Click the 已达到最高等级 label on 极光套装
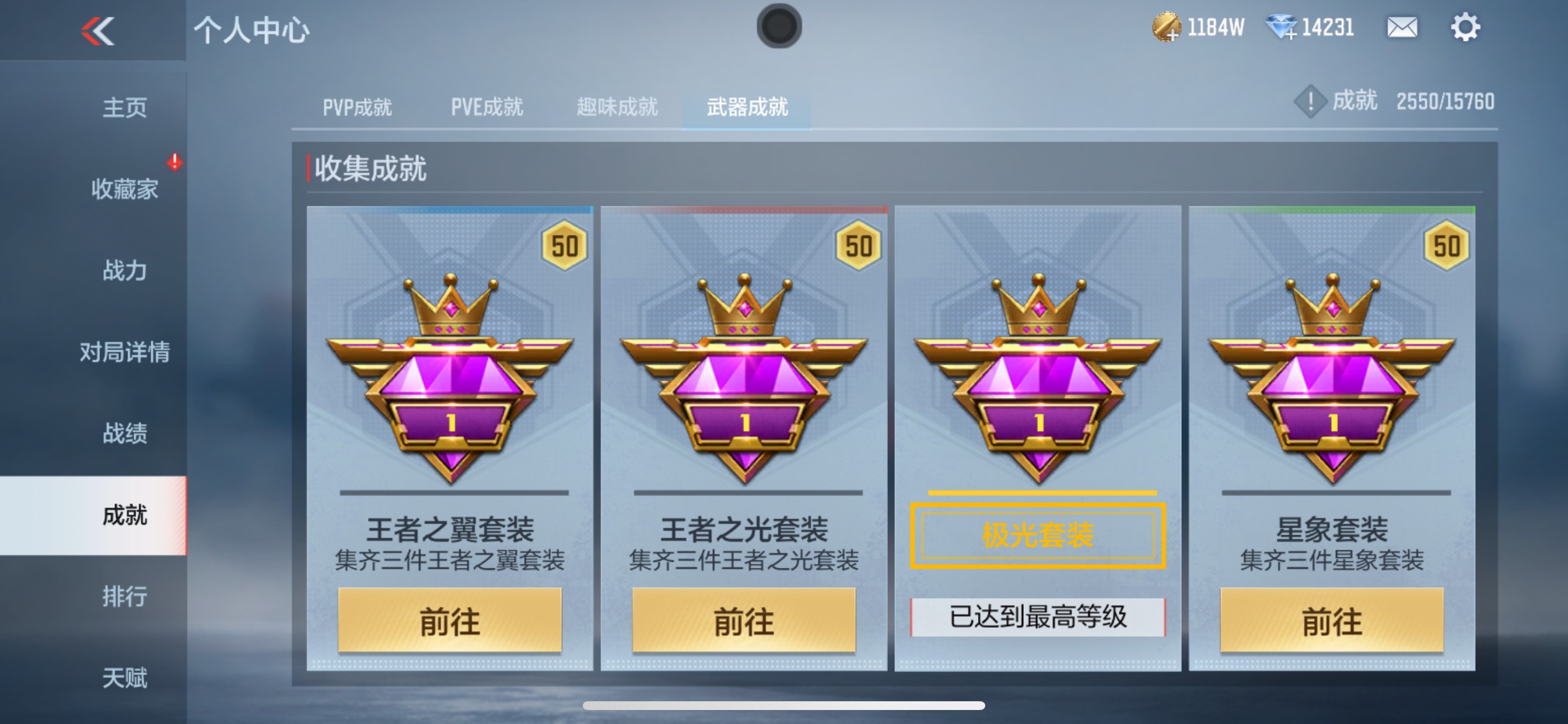 click(1039, 616)
